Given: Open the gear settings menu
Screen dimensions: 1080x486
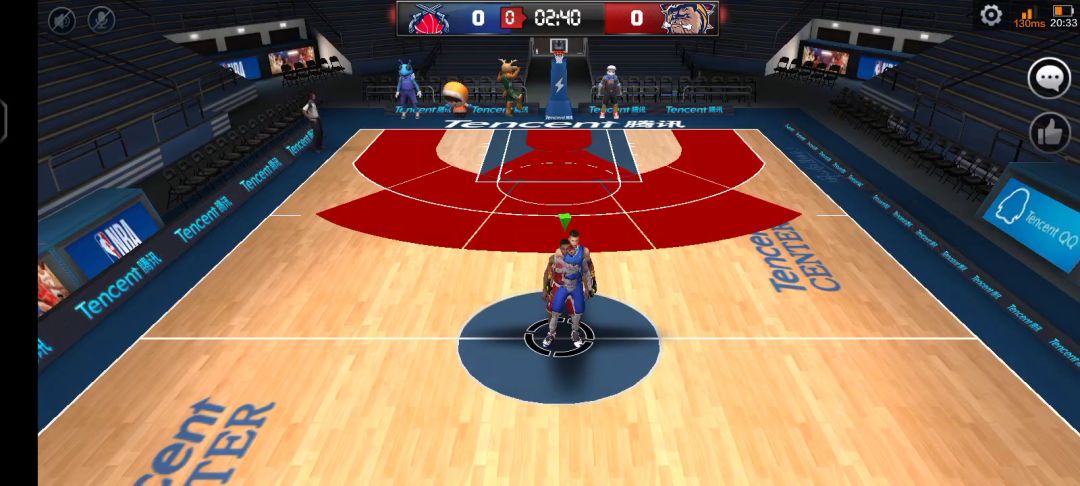Looking at the screenshot, I should (x=991, y=15).
